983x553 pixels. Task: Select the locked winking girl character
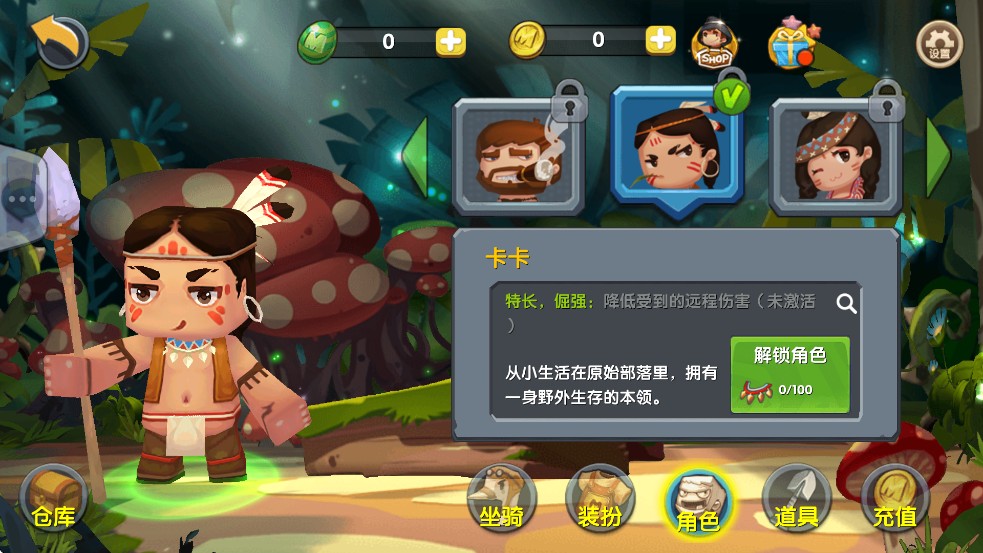pyautogui.click(x=836, y=158)
